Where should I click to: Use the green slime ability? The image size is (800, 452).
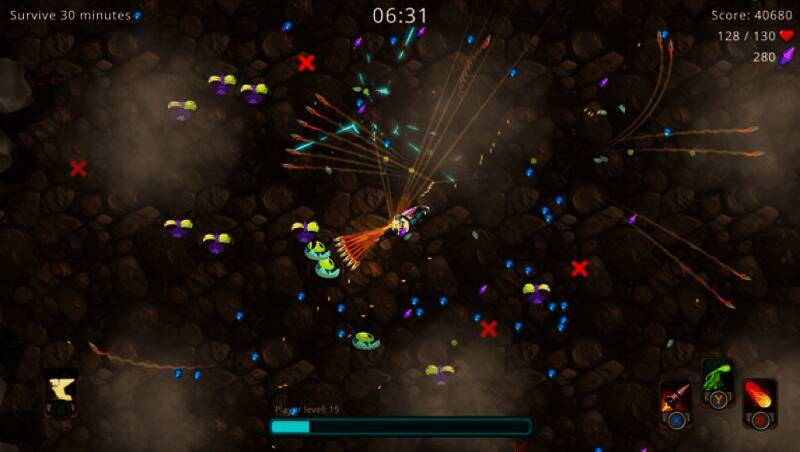click(x=717, y=378)
